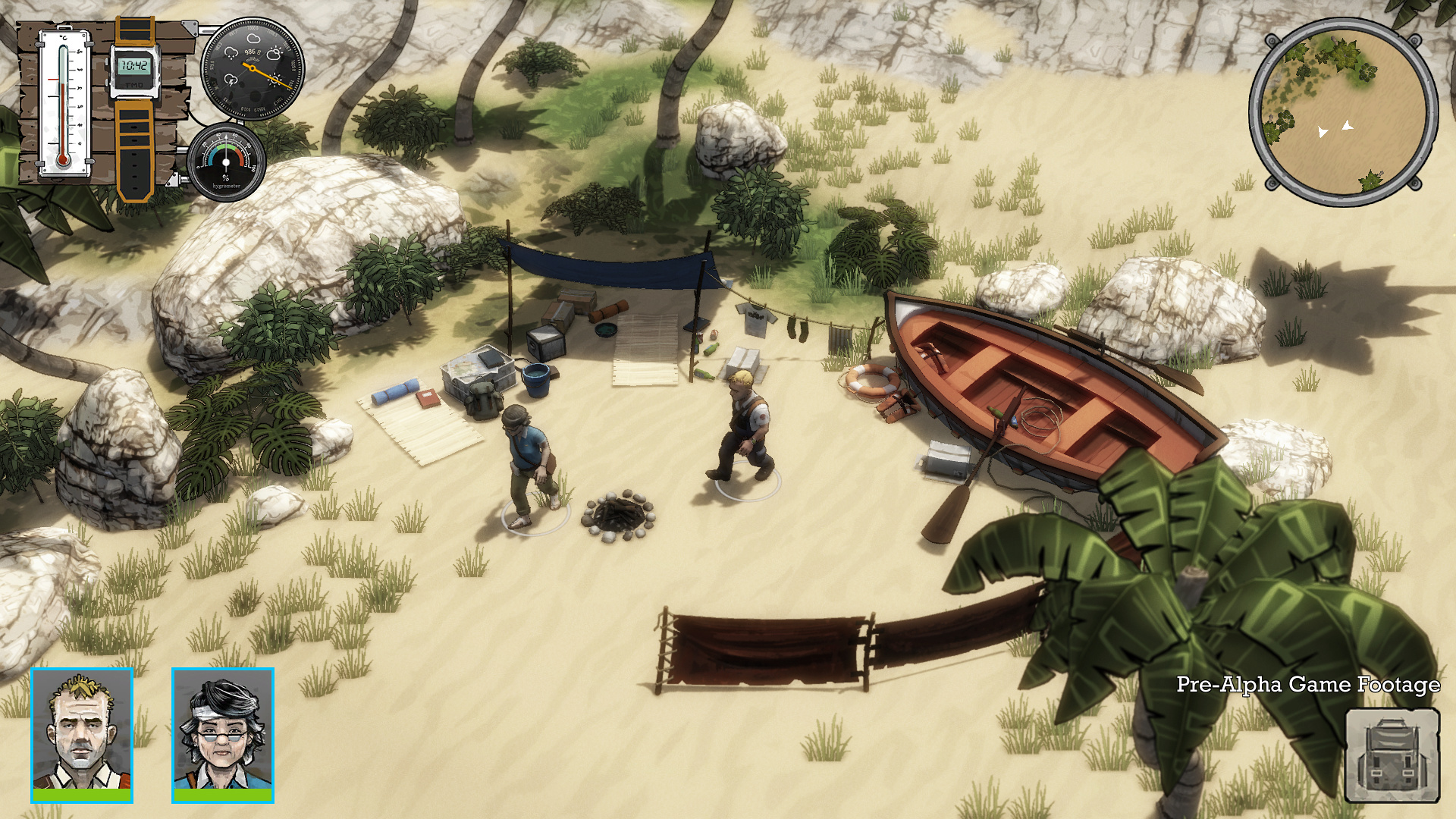Click the hygrometer humidity dial
Viewport: 1456px width, 819px height.
[x=226, y=162]
